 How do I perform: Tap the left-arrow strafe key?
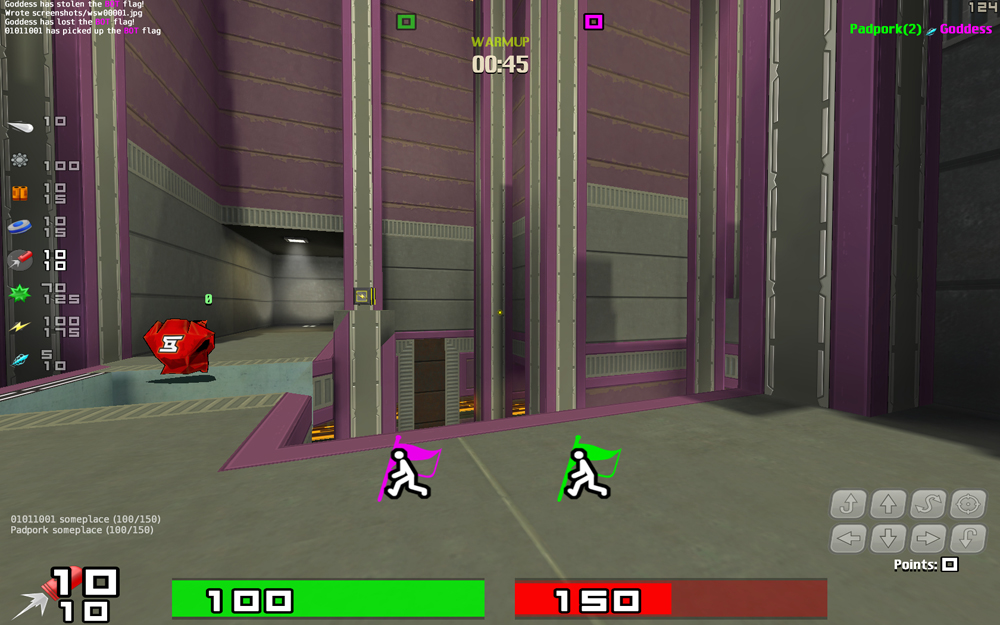click(x=848, y=540)
